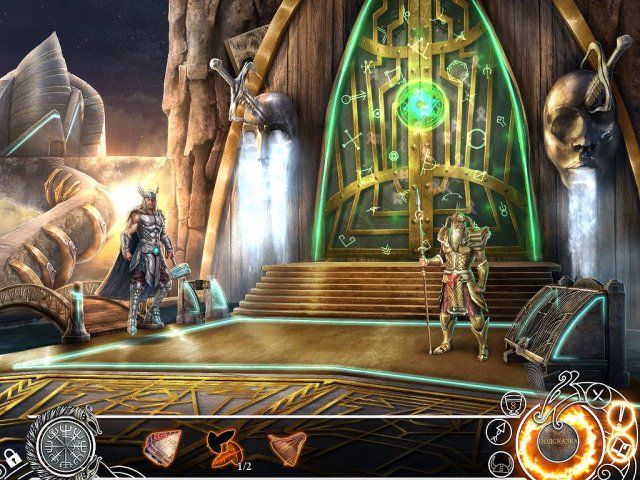640x480 pixels.
Task: Select the copper funnel-shaped inventory item
Action: pos(285,446)
